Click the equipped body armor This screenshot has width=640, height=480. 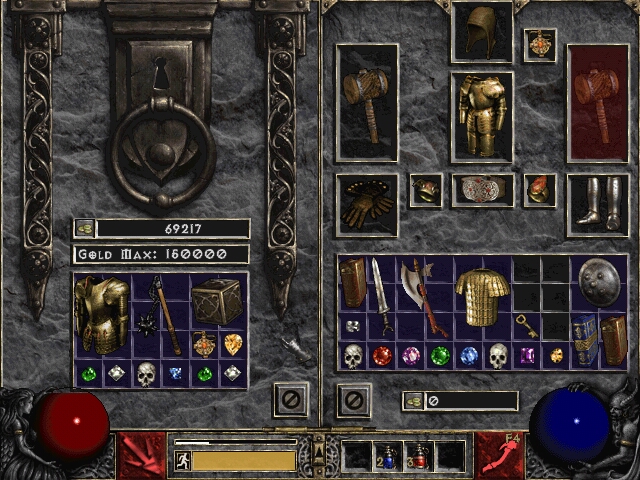(481, 116)
